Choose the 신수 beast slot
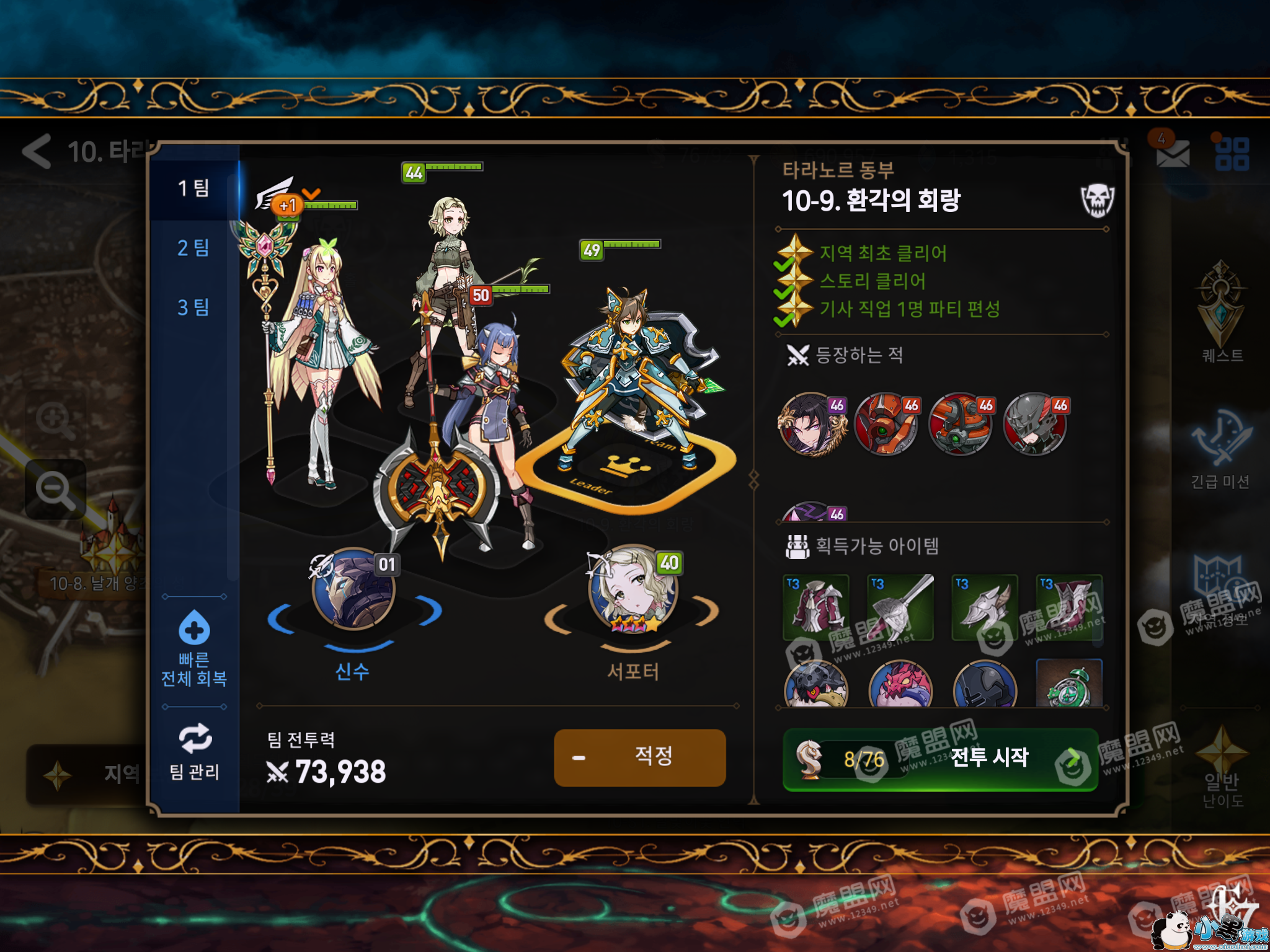1270x952 pixels. [353, 590]
